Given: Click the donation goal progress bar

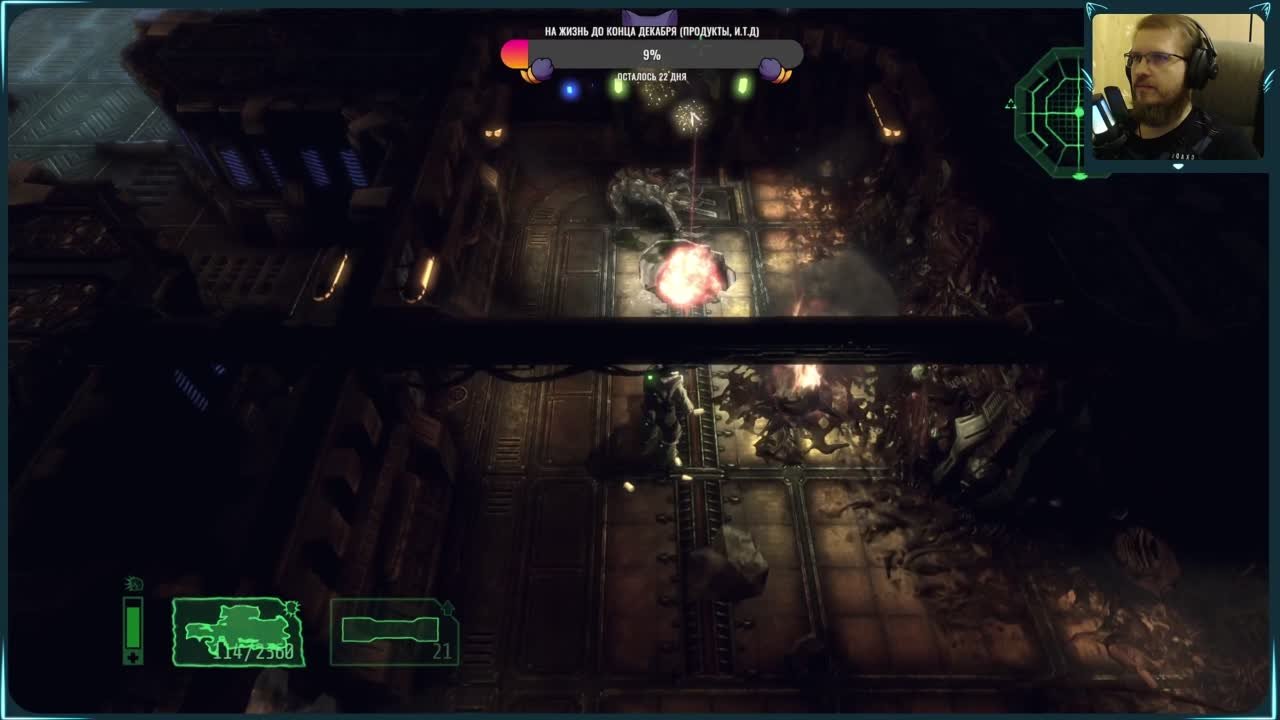Looking at the screenshot, I should (652, 55).
